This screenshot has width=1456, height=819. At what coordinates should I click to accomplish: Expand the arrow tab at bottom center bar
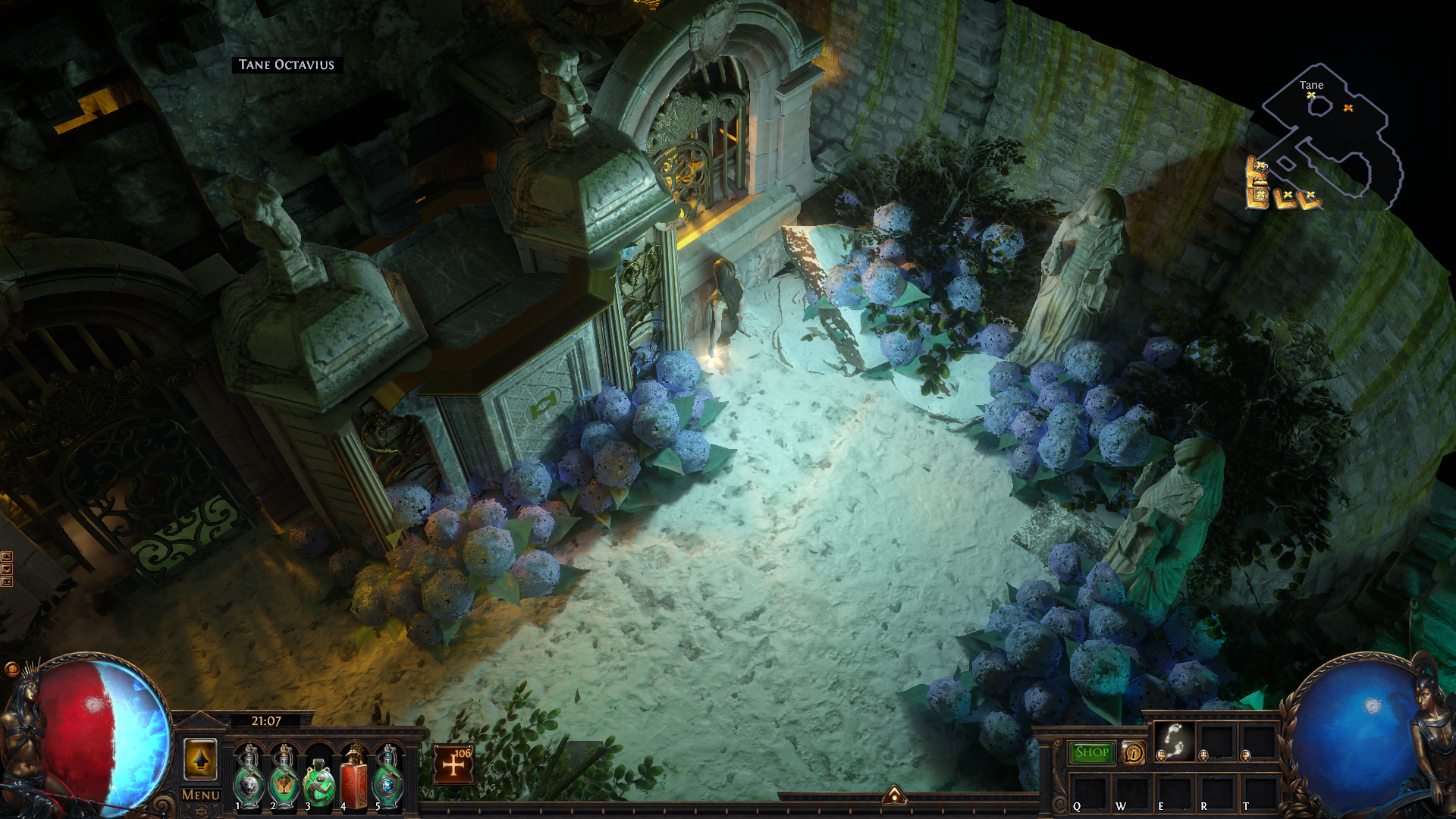(895, 794)
